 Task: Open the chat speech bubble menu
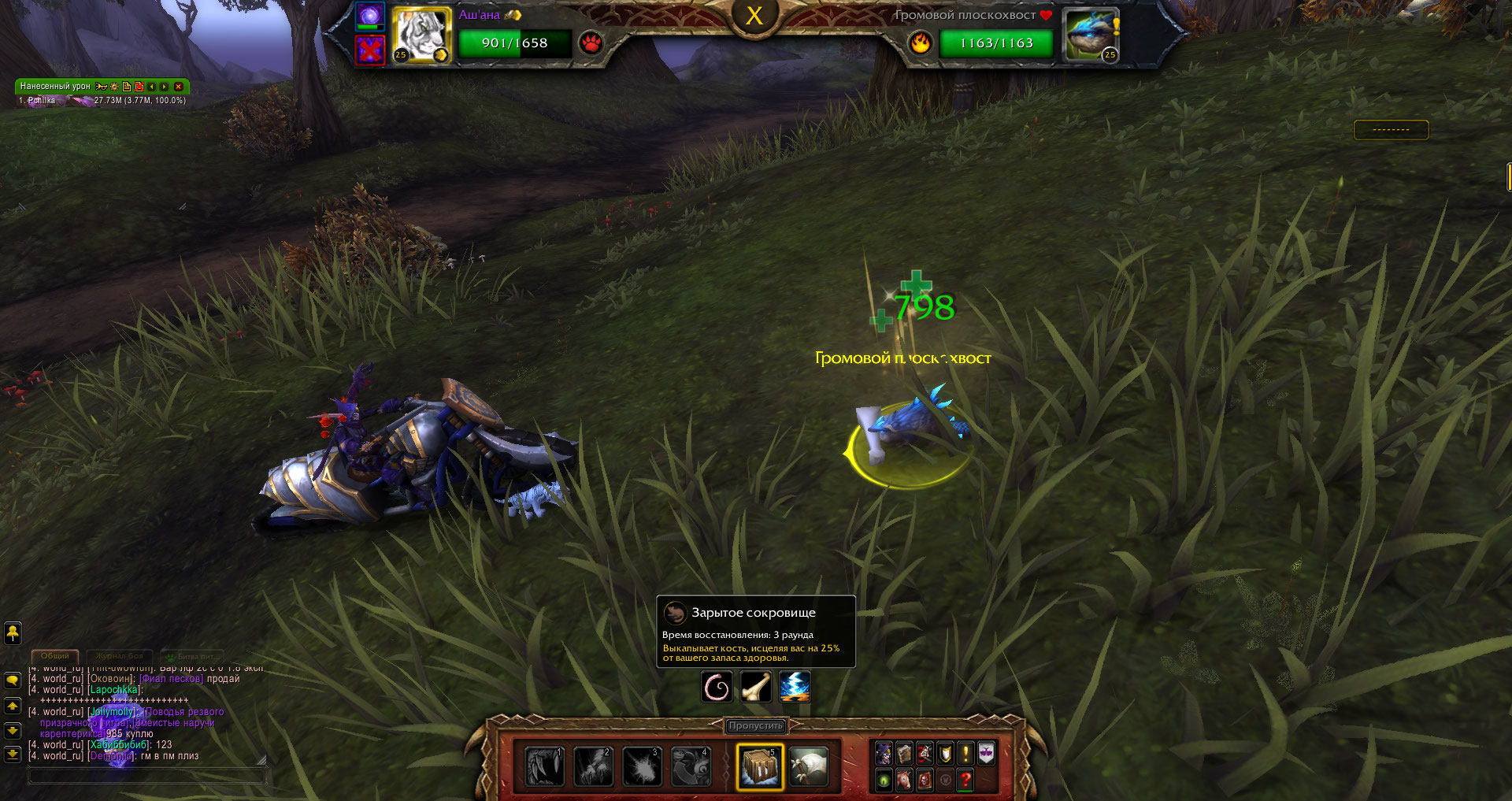pyautogui.click(x=13, y=680)
